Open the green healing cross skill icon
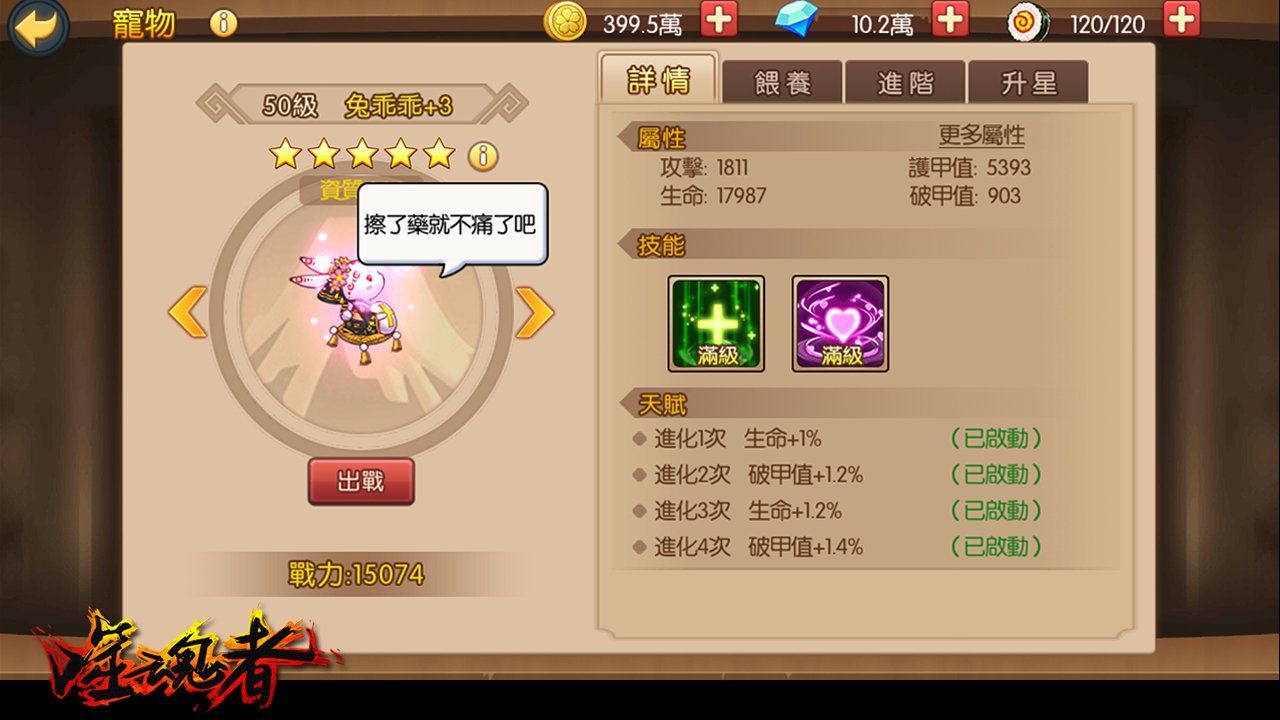 click(716, 323)
